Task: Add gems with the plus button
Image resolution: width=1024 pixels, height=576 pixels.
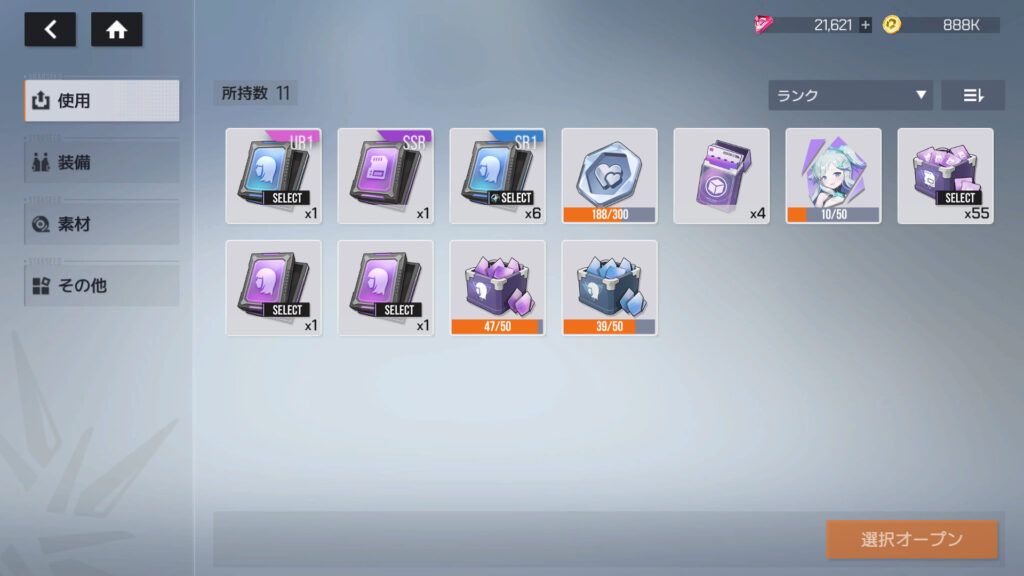Action: [x=865, y=25]
